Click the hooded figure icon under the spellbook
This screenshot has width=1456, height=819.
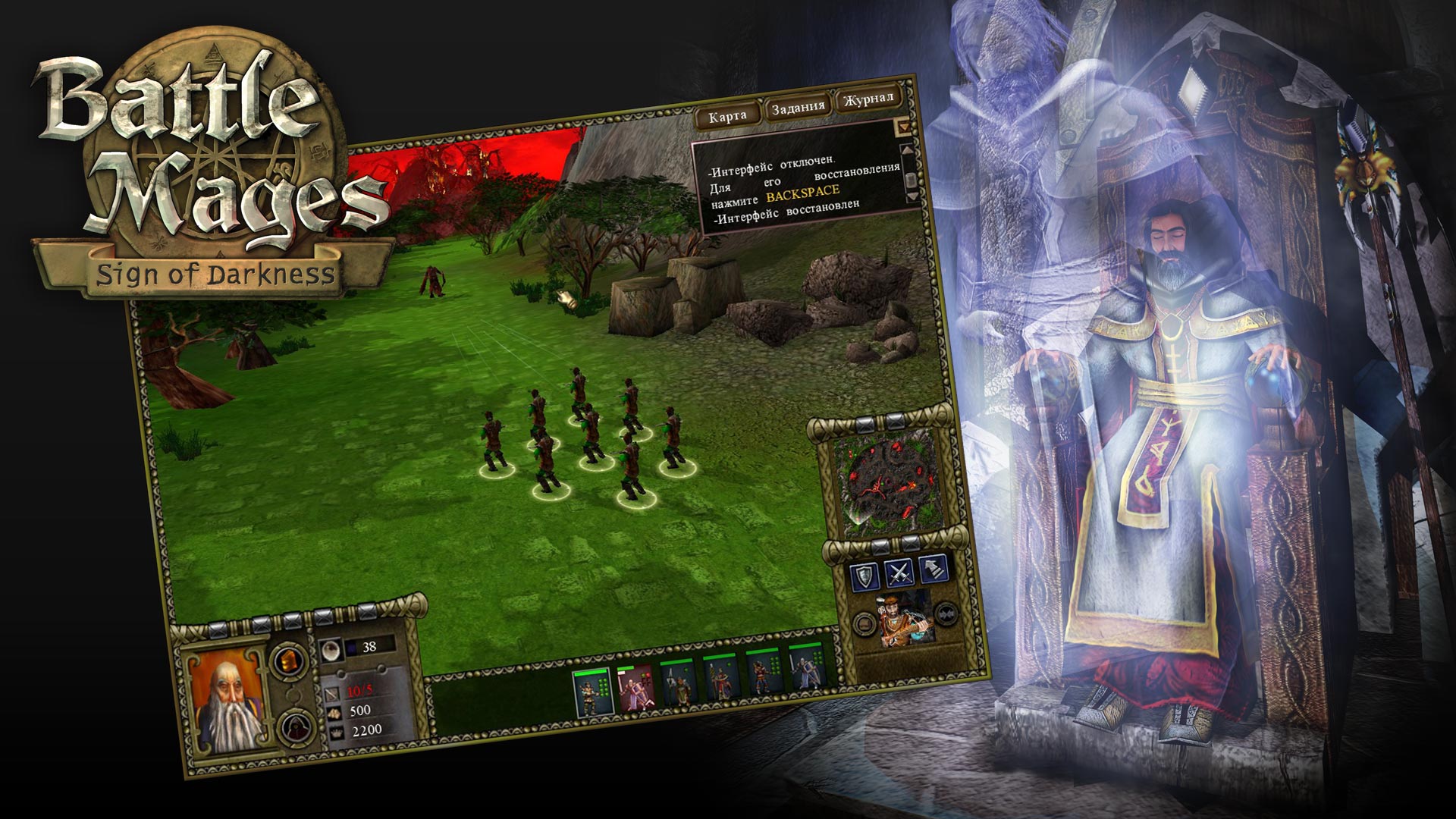[x=295, y=727]
